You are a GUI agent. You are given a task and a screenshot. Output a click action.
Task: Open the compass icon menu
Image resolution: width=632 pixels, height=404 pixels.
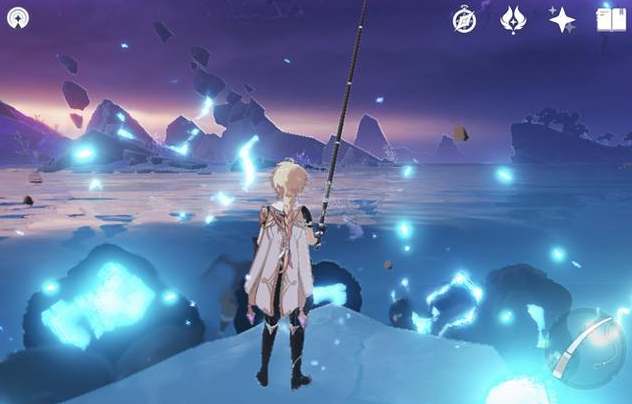click(464, 20)
